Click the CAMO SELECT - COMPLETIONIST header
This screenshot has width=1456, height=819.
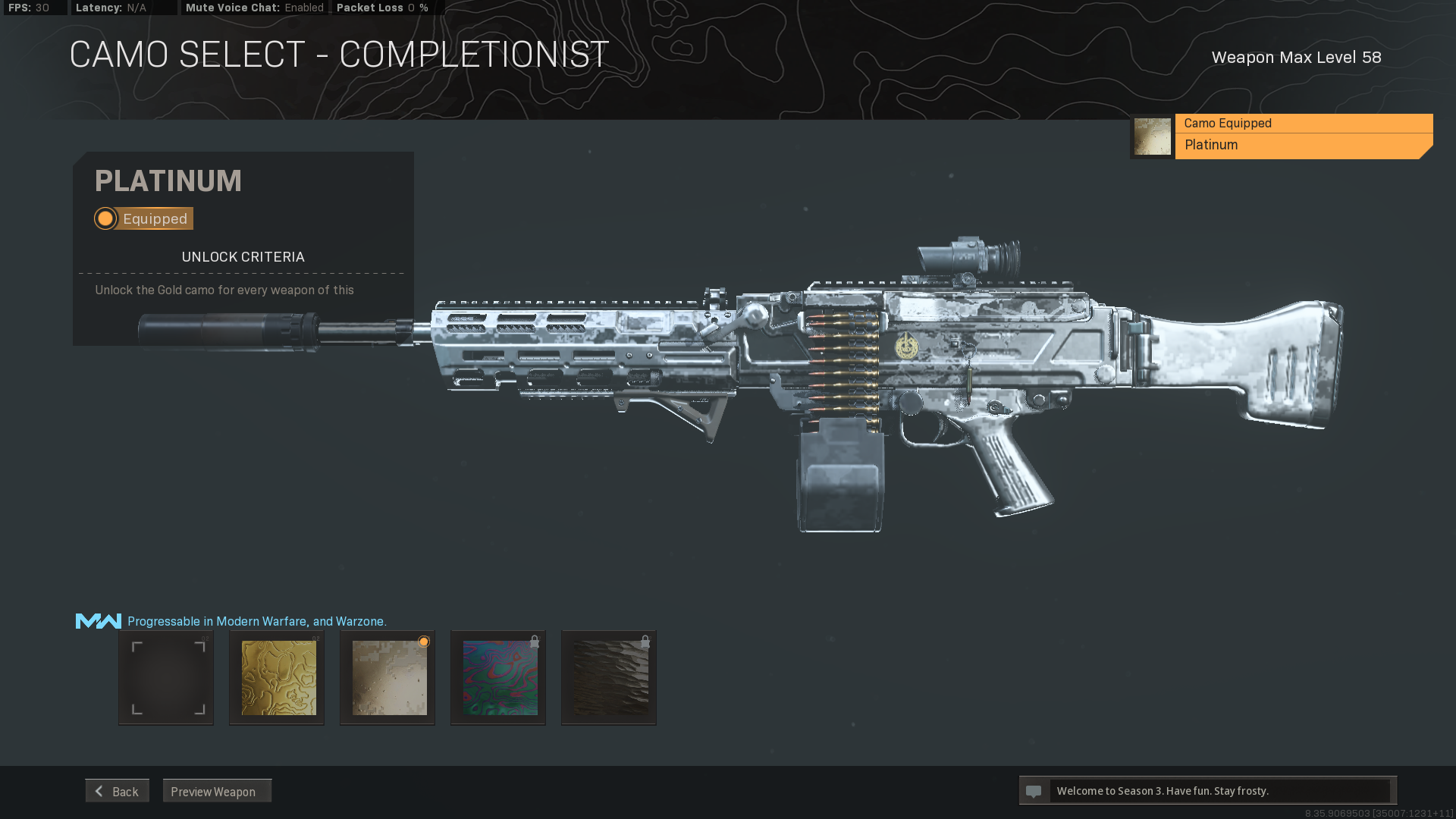[x=338, y=53]
